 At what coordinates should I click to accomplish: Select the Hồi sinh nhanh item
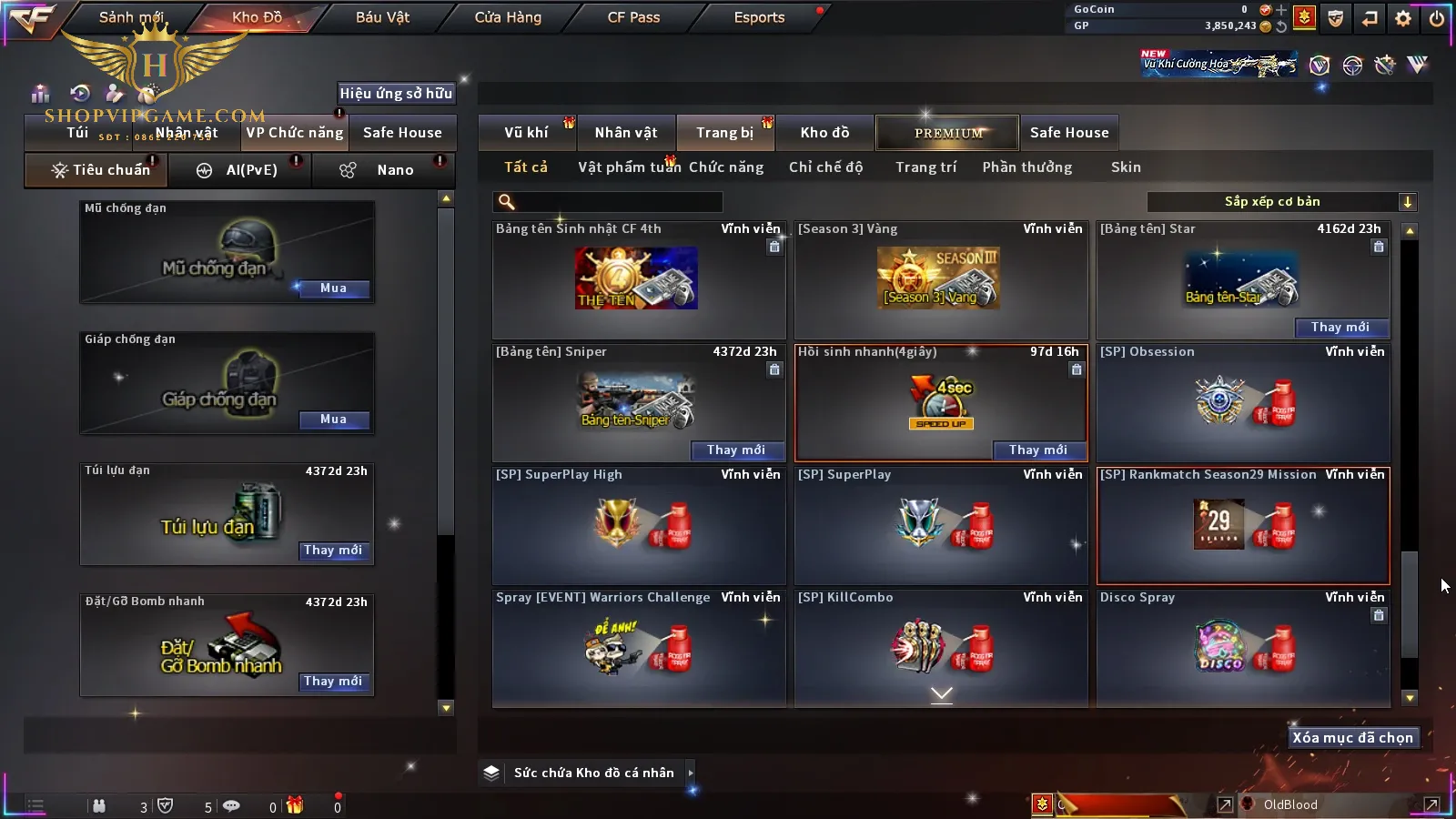click(941, 400)
